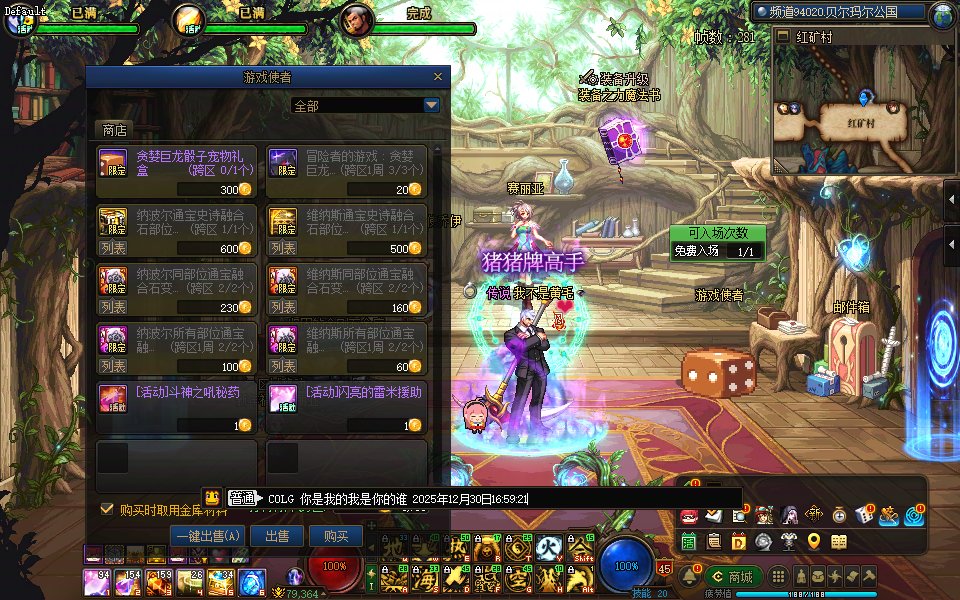Close the 游戏使者 shop window
This screenshot has width=960, height=600.
click(x=437, y=77)
